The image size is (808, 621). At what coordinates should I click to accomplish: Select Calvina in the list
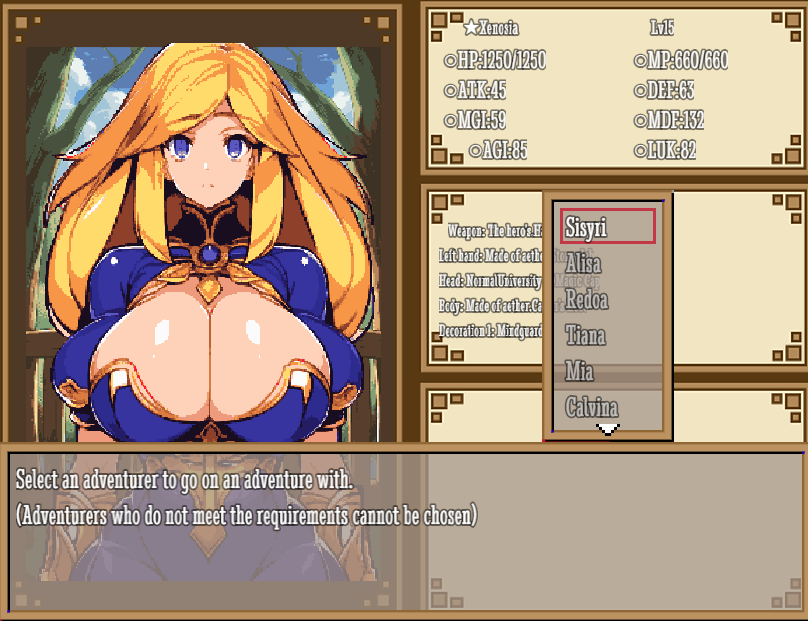[608, 407]
